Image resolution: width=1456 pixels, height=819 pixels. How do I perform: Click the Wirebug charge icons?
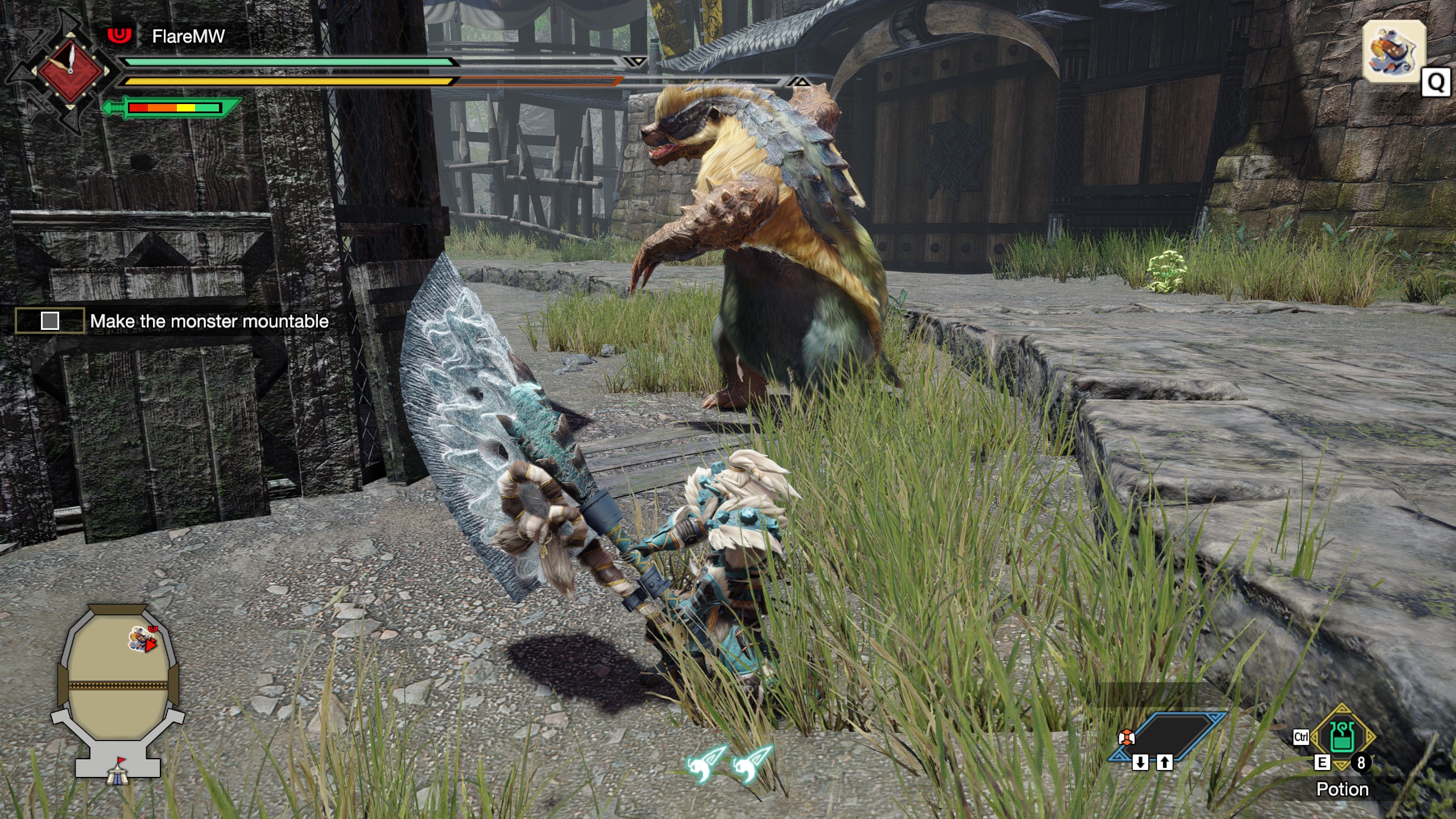click(x=729, y=764)
